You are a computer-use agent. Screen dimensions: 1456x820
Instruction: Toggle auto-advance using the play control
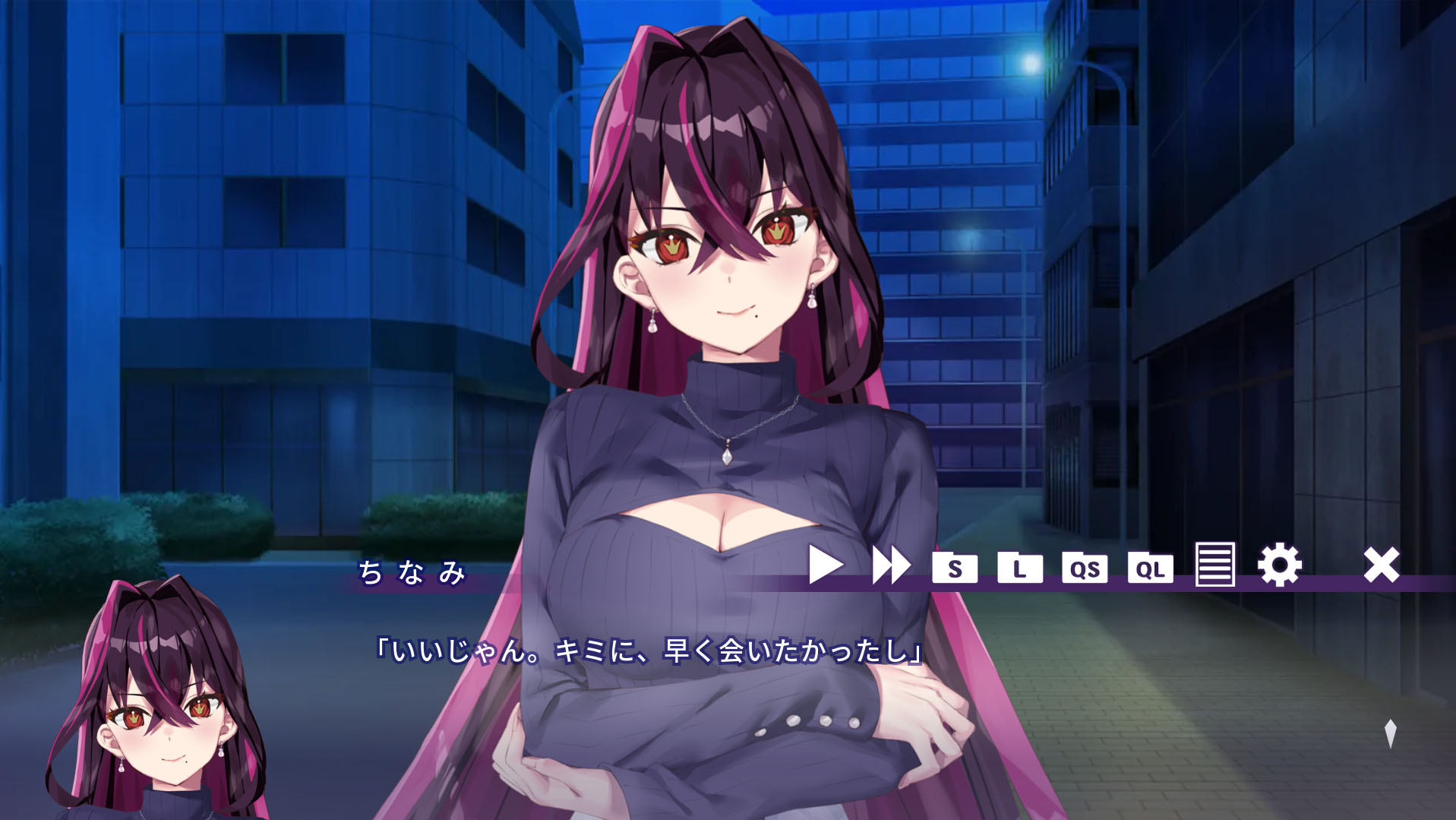(x=826, y=565)
